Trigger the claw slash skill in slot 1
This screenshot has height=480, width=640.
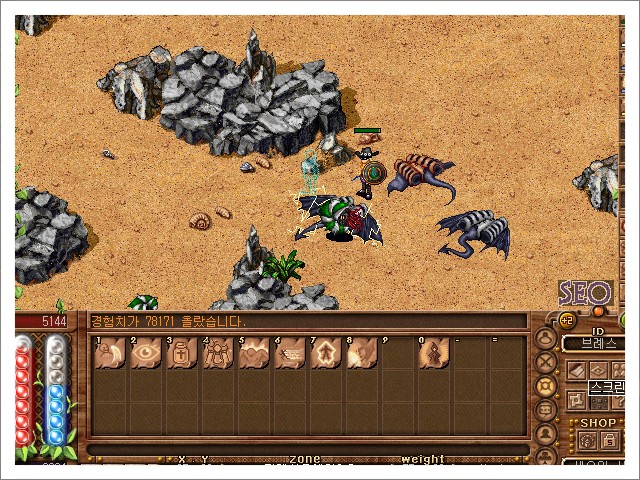110,353
